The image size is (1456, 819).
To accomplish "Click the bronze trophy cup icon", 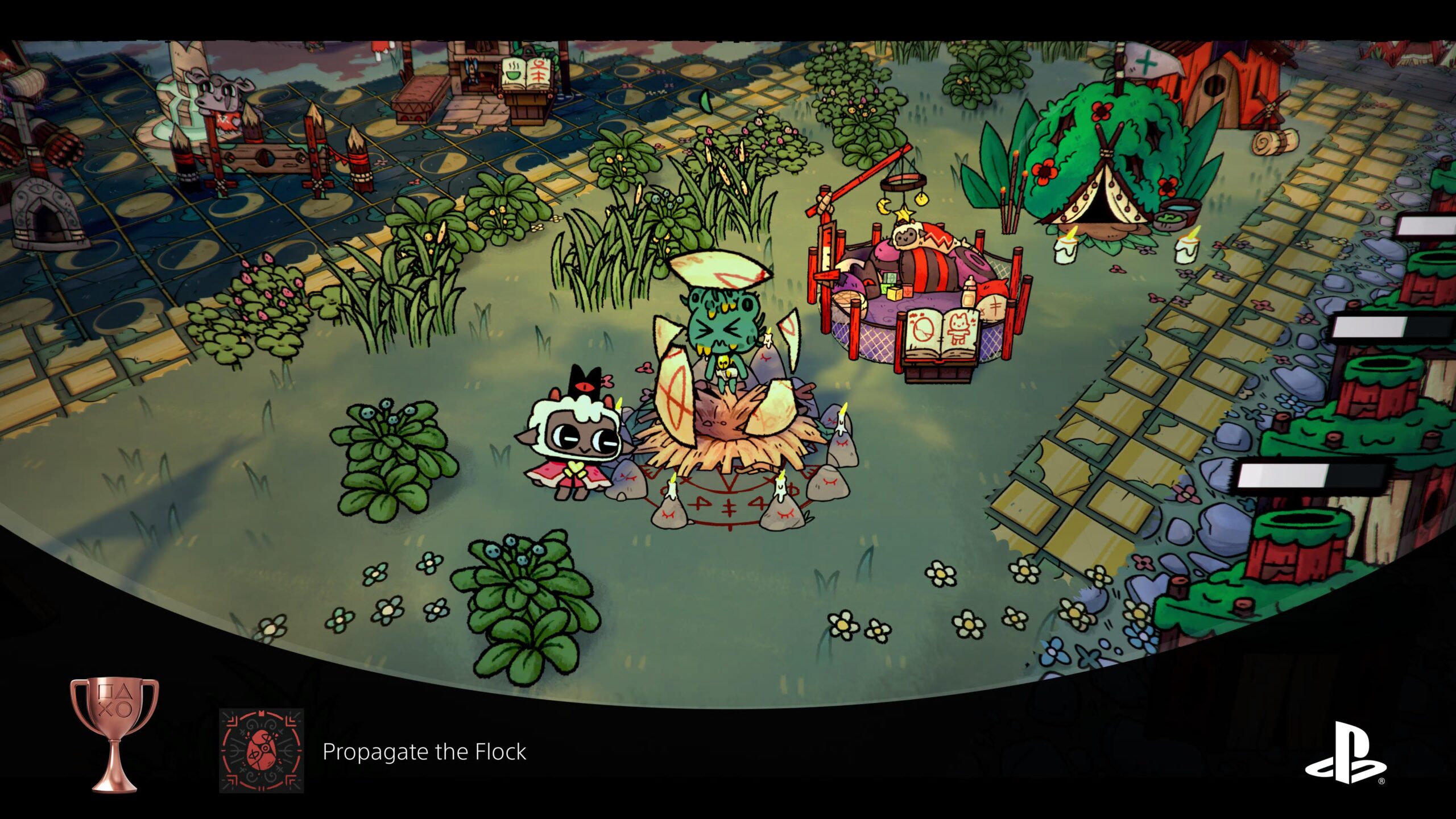I will tap(114, 734).
